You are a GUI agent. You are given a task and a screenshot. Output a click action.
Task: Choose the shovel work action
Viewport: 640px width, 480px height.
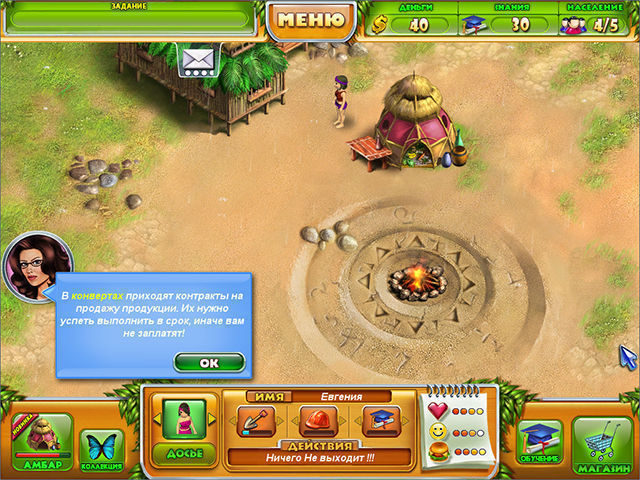pos(256,421)
